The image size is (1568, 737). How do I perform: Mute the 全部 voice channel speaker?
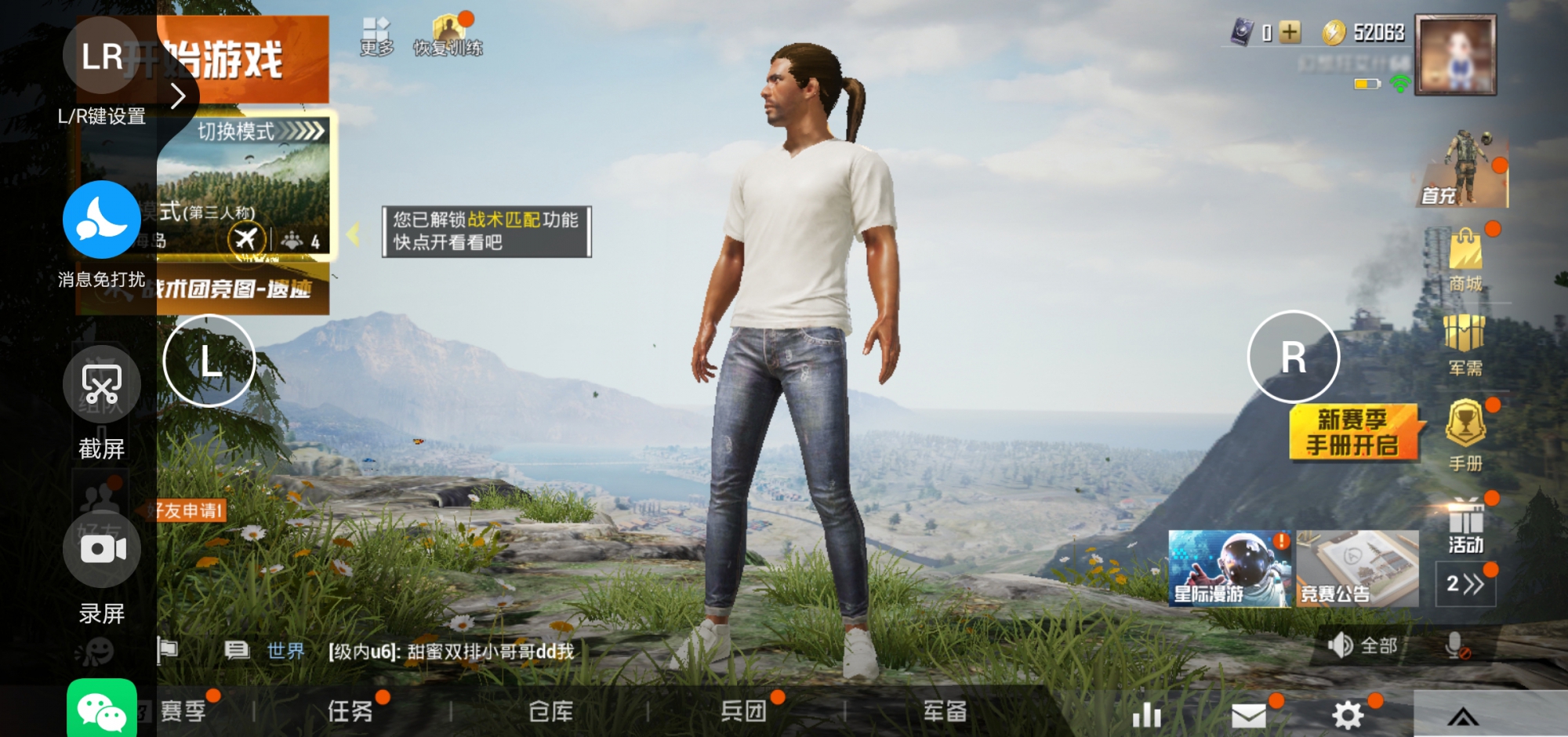1342,646
